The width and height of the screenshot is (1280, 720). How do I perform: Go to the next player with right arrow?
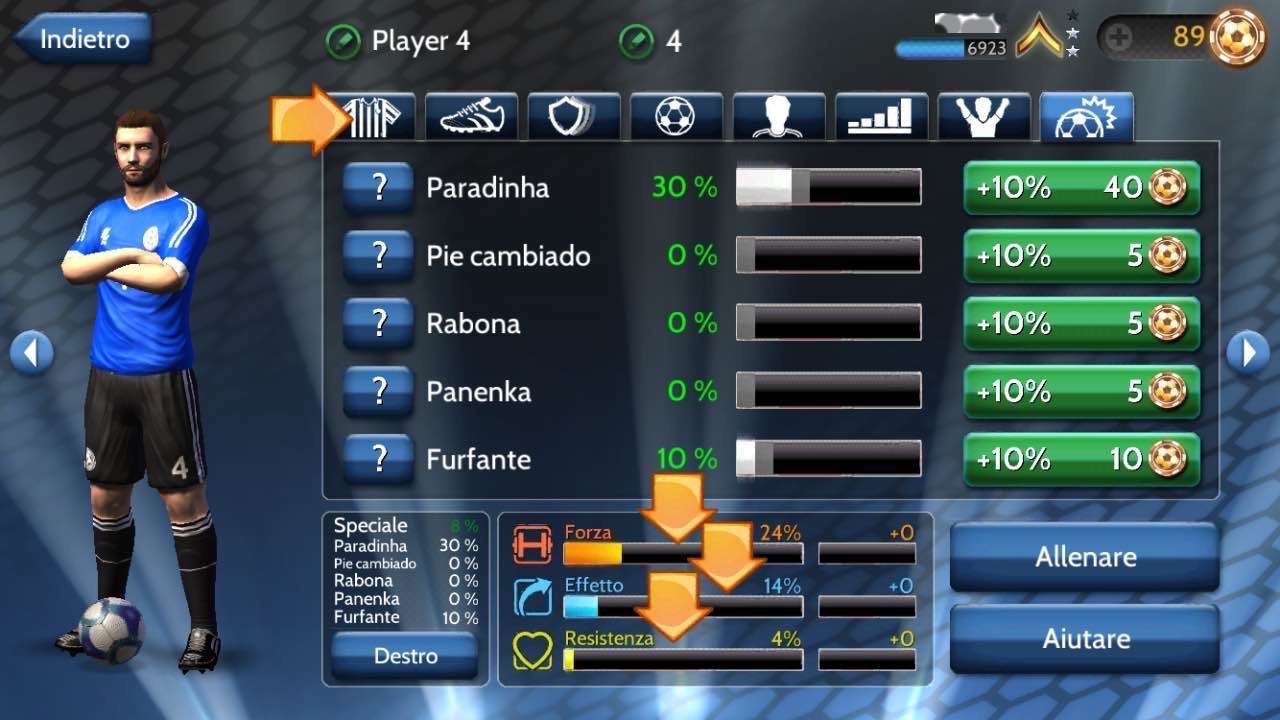[x=1248, y=352]
